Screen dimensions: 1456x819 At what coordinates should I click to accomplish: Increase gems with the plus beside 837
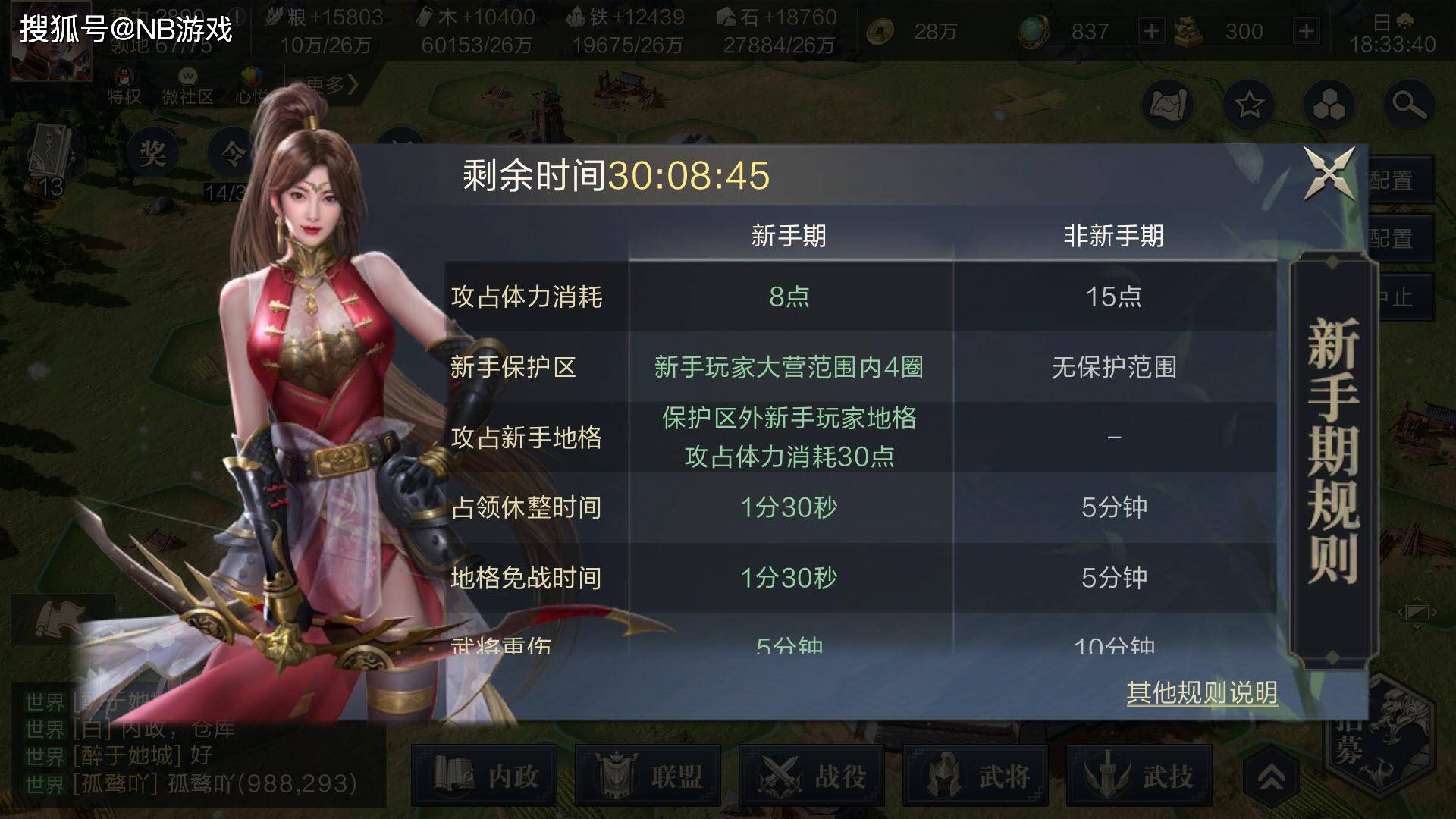[x=1153, y=32]
